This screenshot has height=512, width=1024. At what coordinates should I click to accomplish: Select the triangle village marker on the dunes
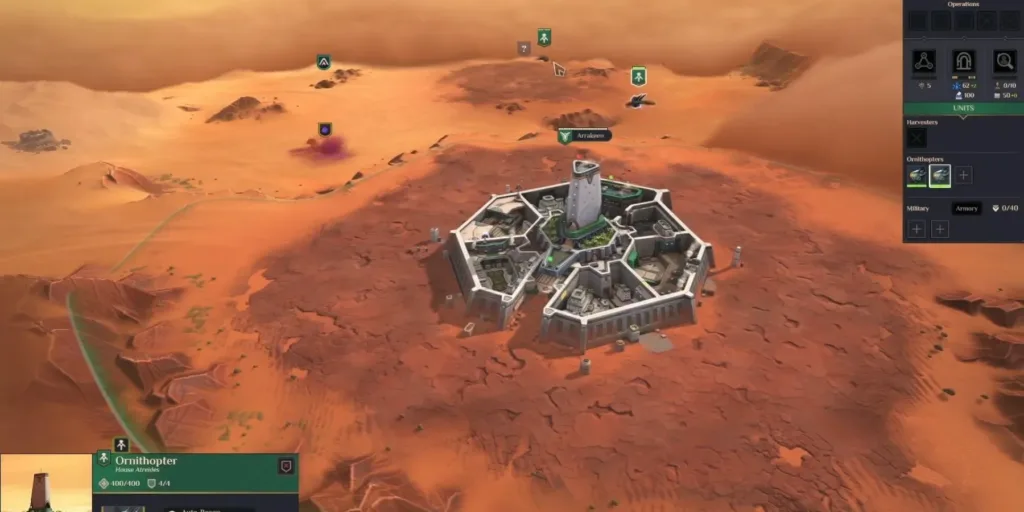click(x=323, y=62)
